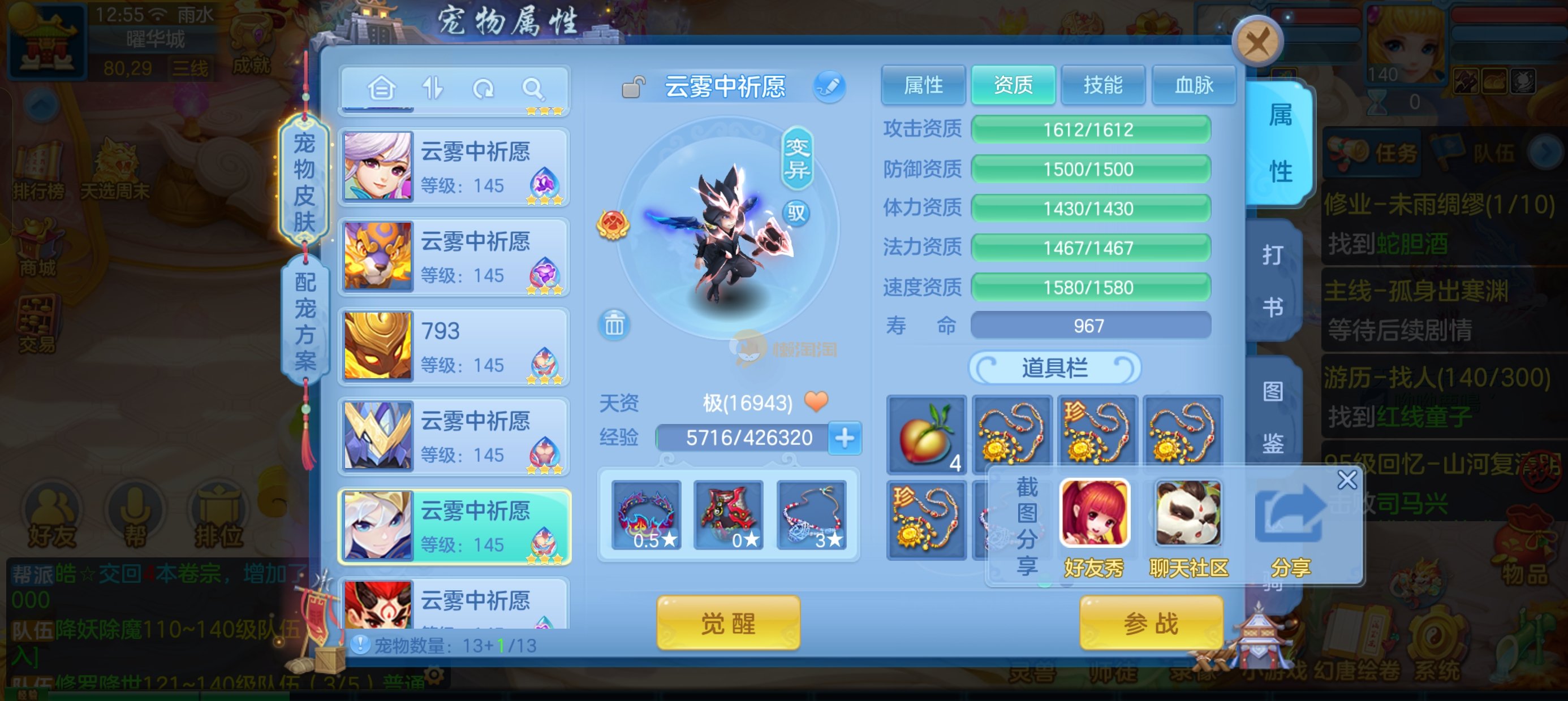Close the pet attributes window
Viewport: 1568px width, 701px height.
click(1257, 42)
